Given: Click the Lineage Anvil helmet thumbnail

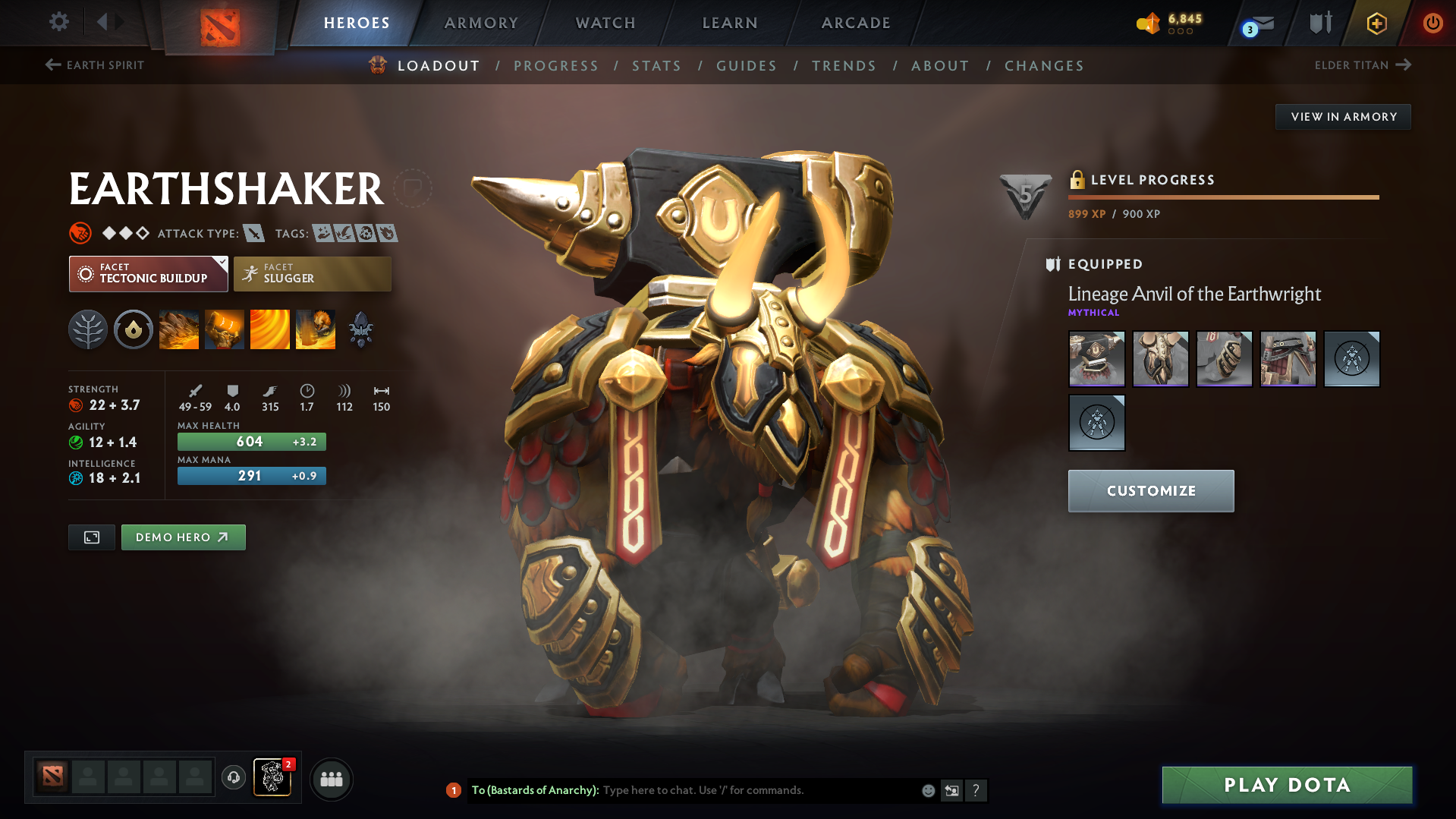Looking at the screenshot, I should tap(1096, 358).
